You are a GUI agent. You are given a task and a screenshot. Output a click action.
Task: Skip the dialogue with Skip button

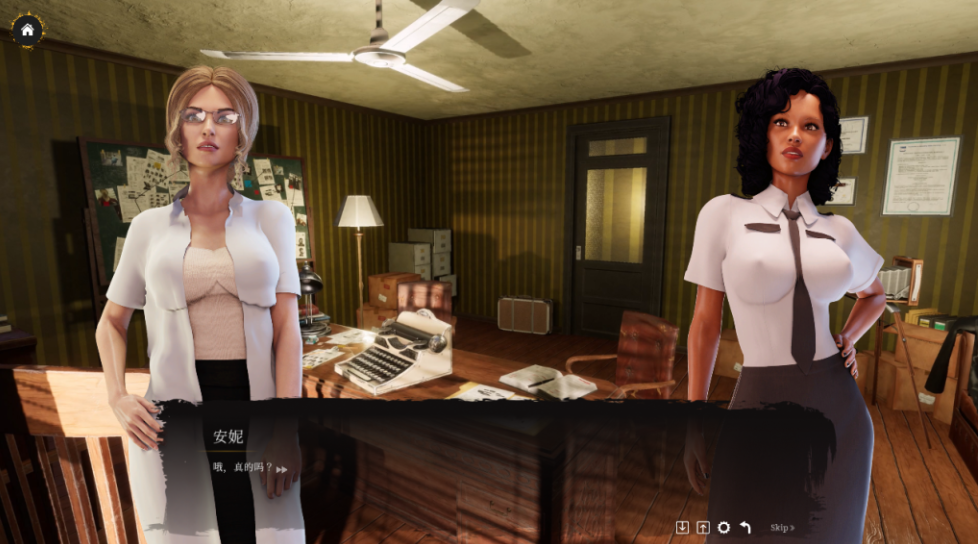tap(782, 527)
